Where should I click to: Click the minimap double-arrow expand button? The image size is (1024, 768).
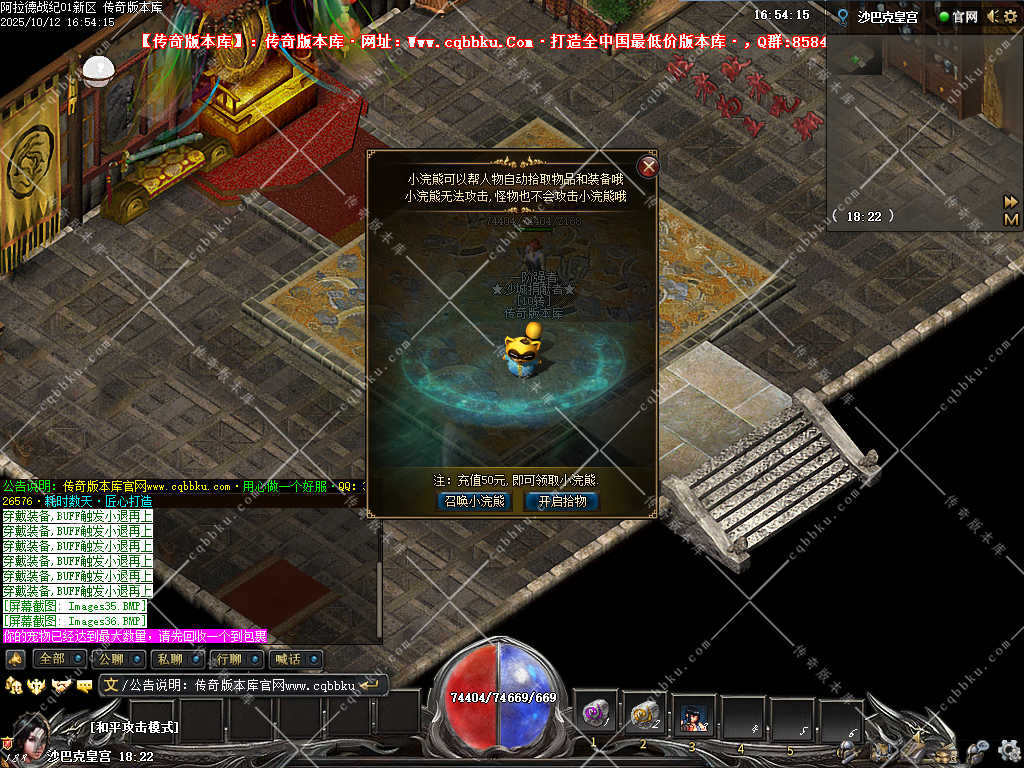pyautogui.click(x=1011, y=201)
